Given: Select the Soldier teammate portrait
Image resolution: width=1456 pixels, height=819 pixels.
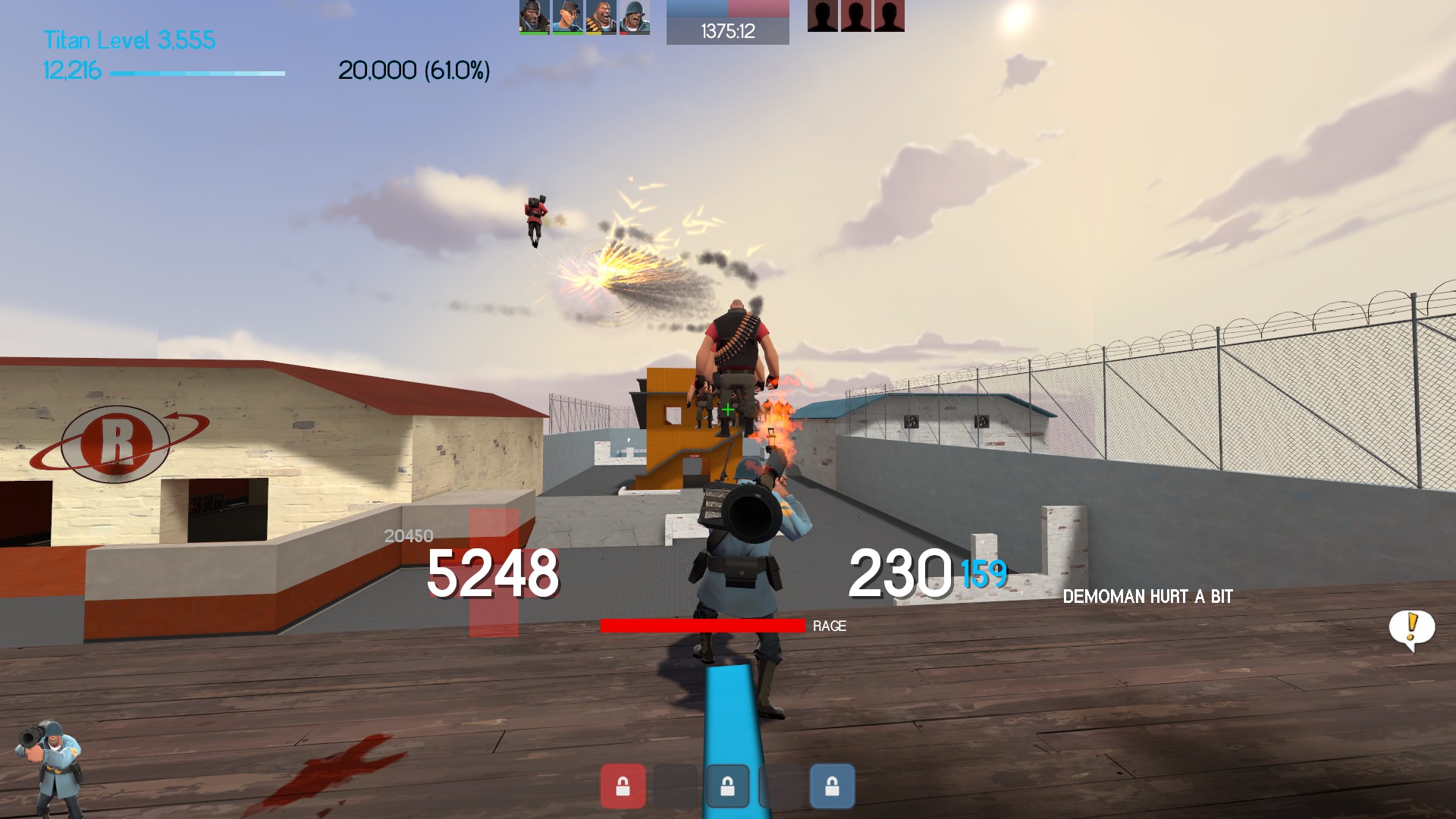Looking at the screenshot, I should pyautogui.click(x=634, y=17).
